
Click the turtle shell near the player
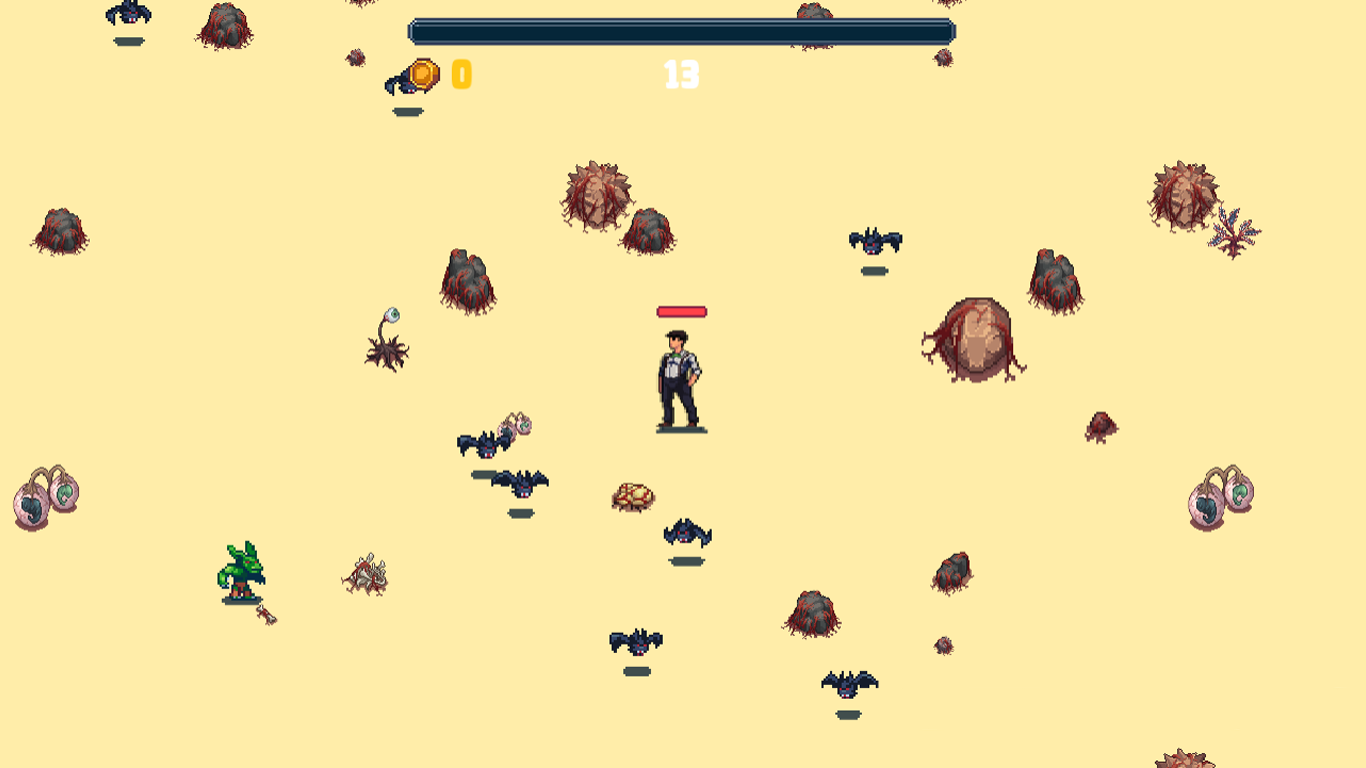(x=632, y=495)
